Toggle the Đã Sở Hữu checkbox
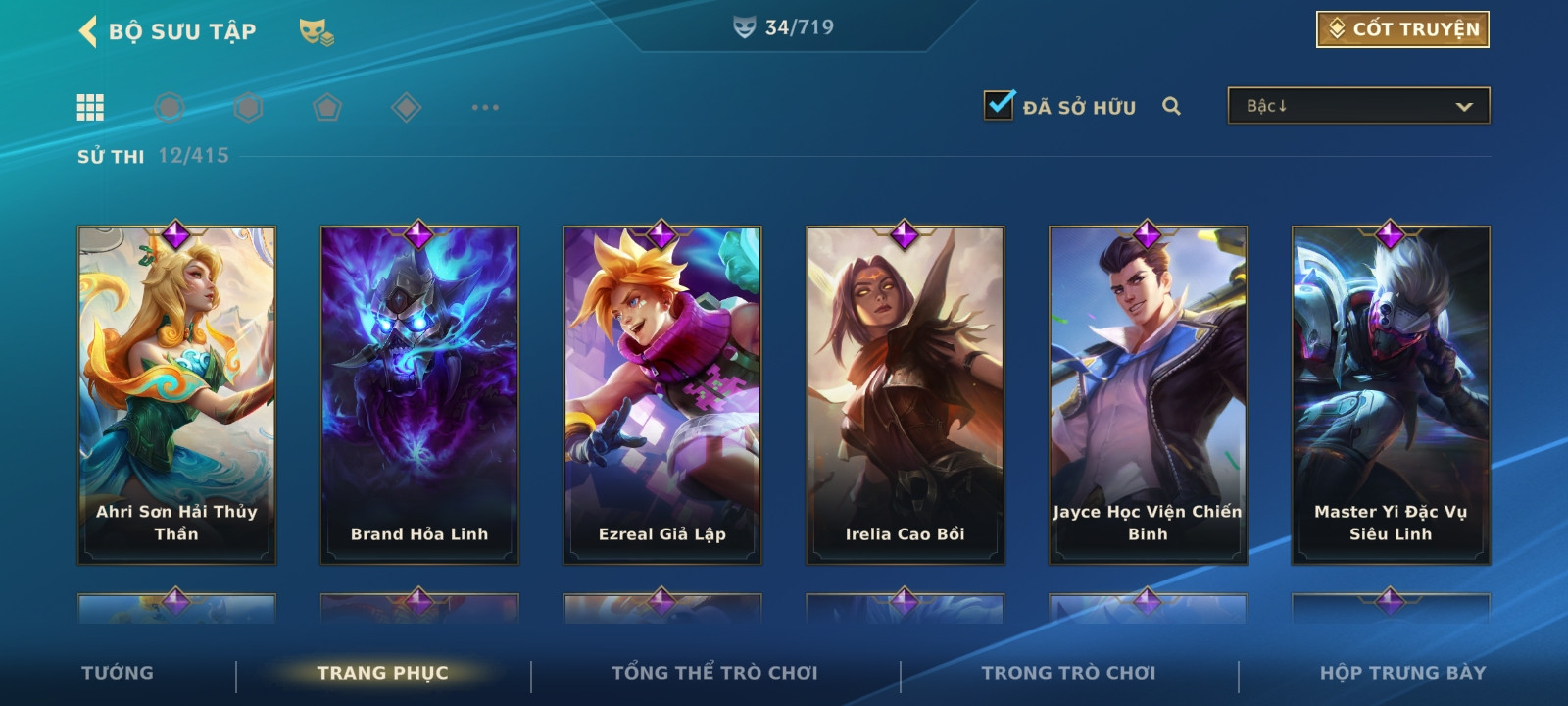This screenshot has width=1568, height=706. [1000, 105]
